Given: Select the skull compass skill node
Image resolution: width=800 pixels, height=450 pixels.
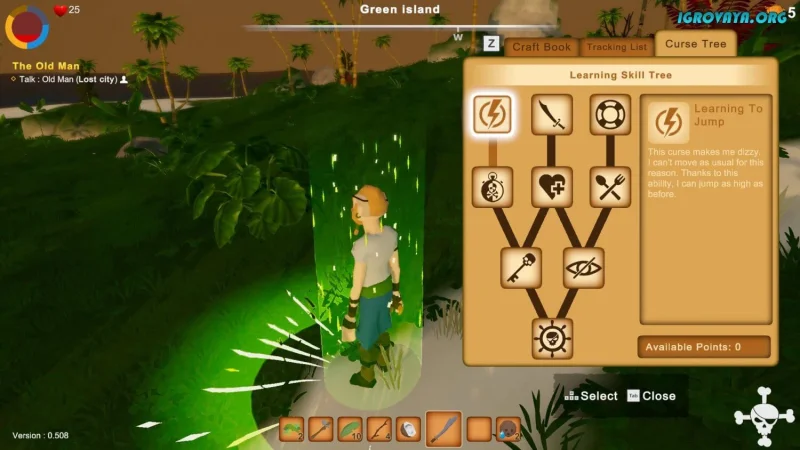Looking at the screenshot, I should [x=492, y=187].
